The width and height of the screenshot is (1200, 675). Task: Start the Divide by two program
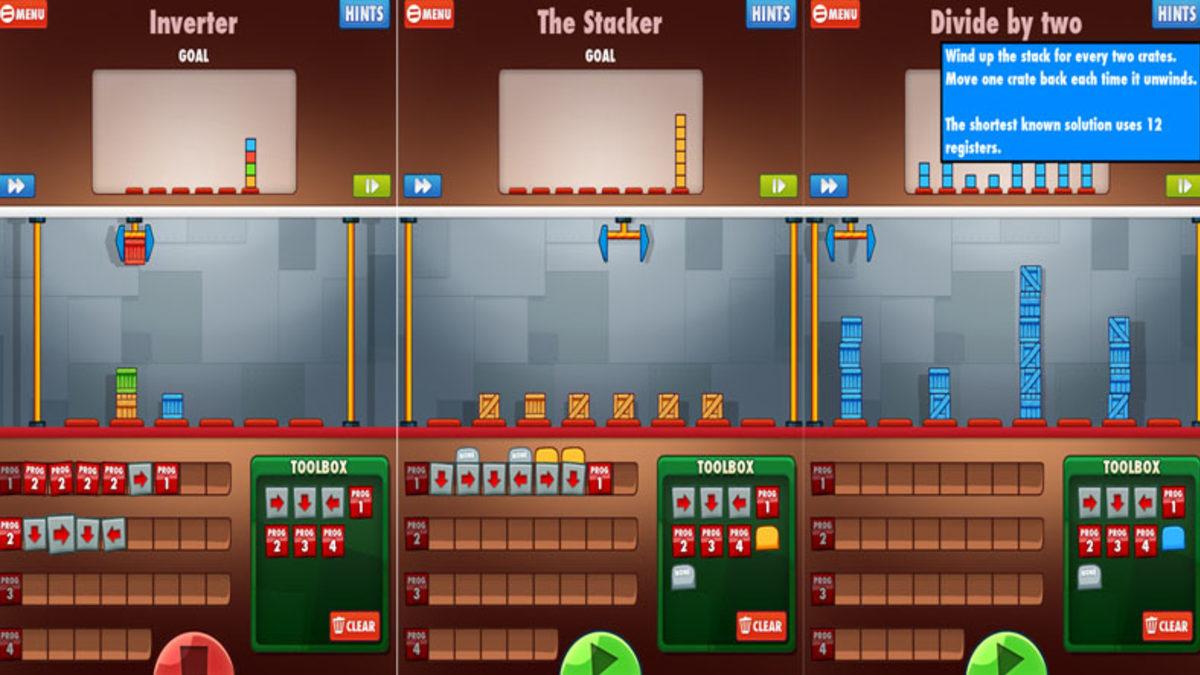[1006, 656]
